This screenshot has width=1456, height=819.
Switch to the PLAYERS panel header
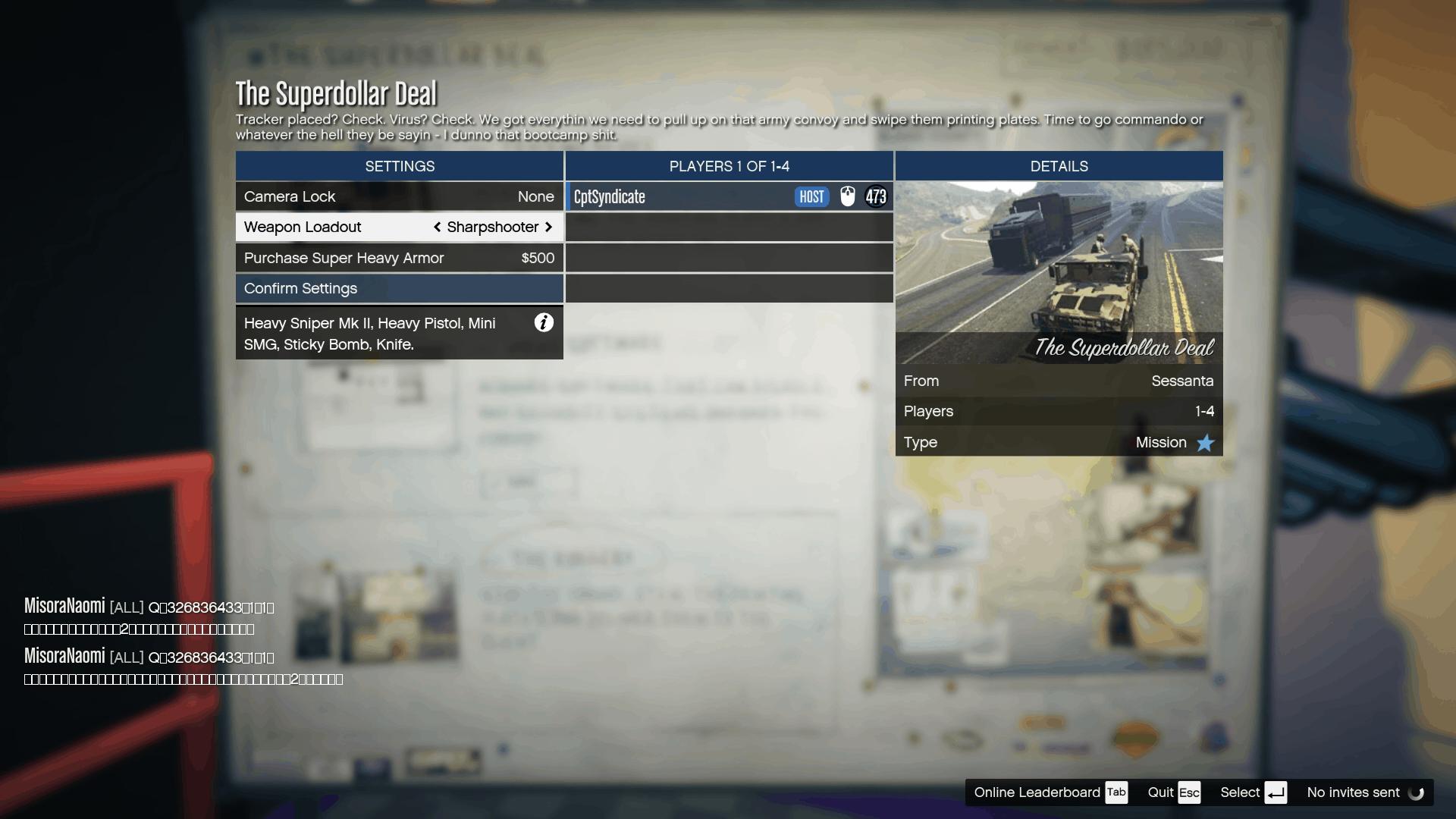[x=729, y=166]
